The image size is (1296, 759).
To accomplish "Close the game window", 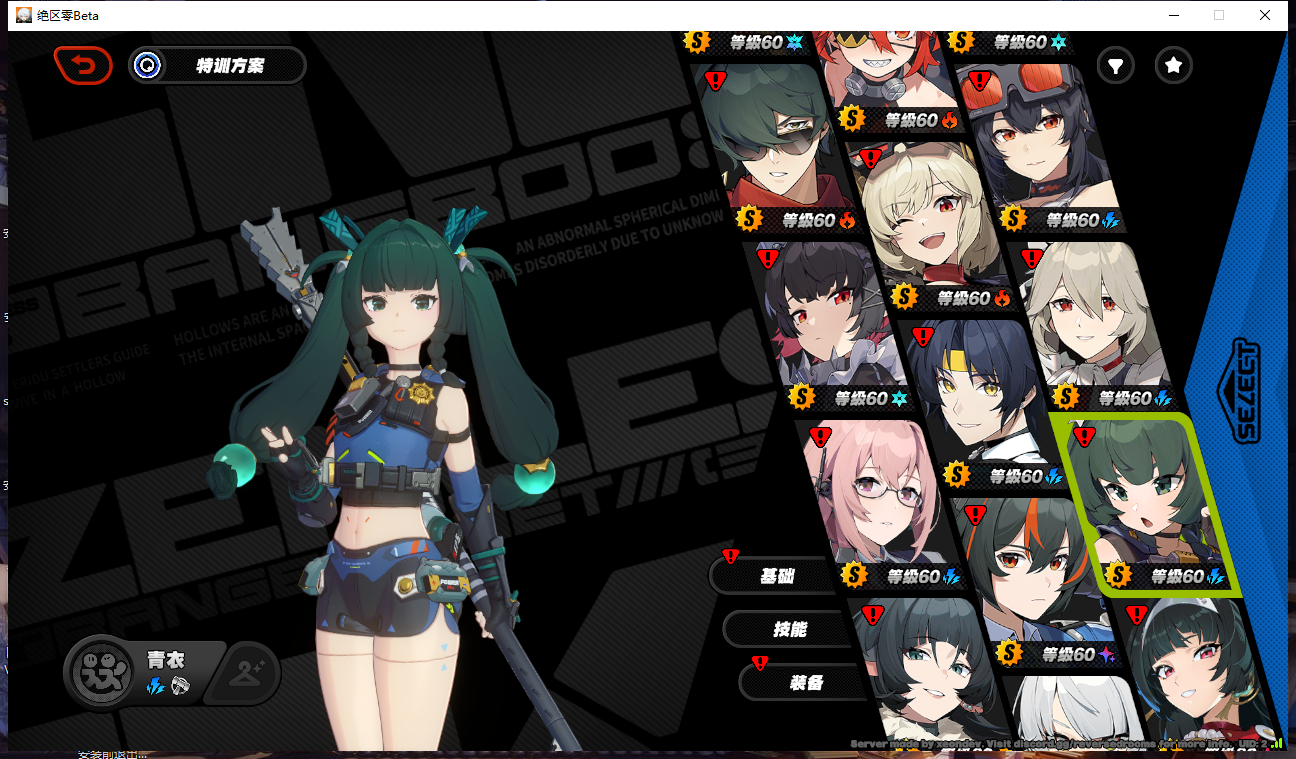I will point(1265,15).
